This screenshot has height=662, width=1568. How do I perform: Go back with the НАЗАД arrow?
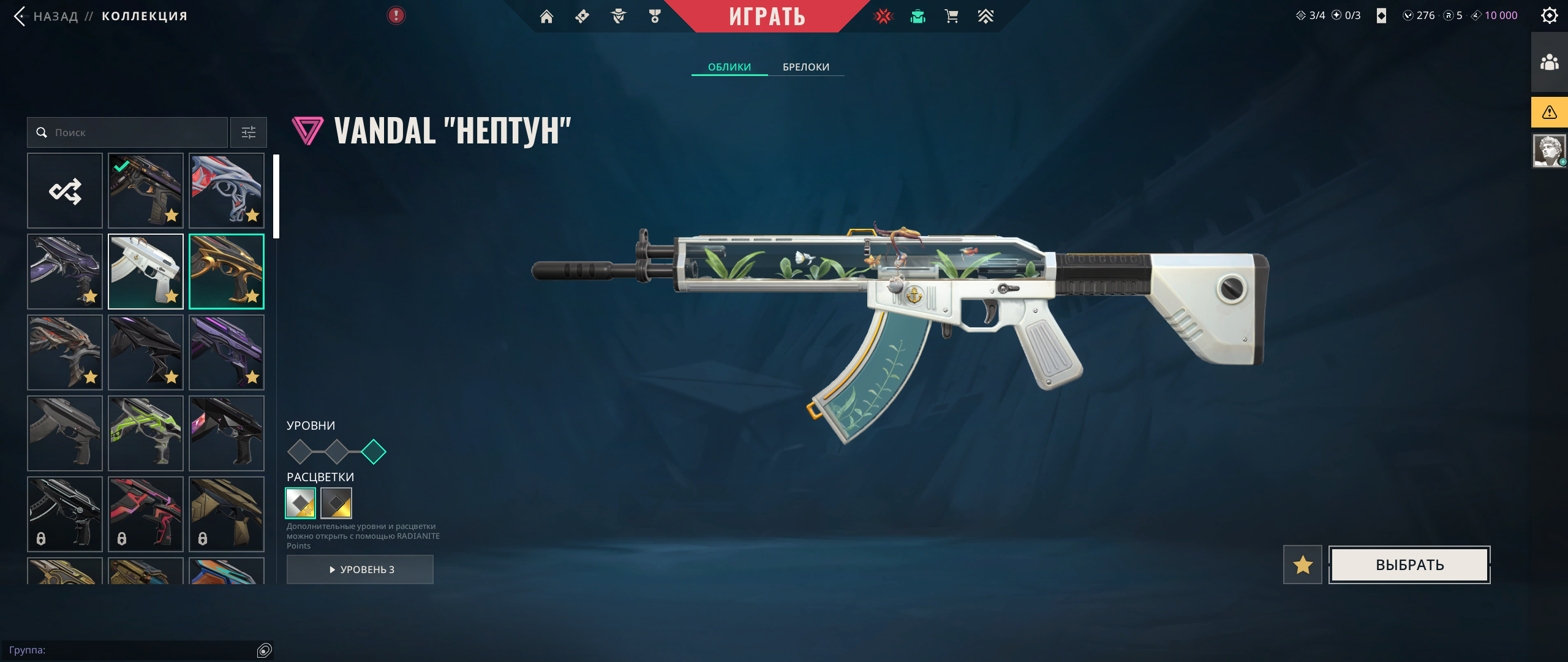click(x=21, y=16)
